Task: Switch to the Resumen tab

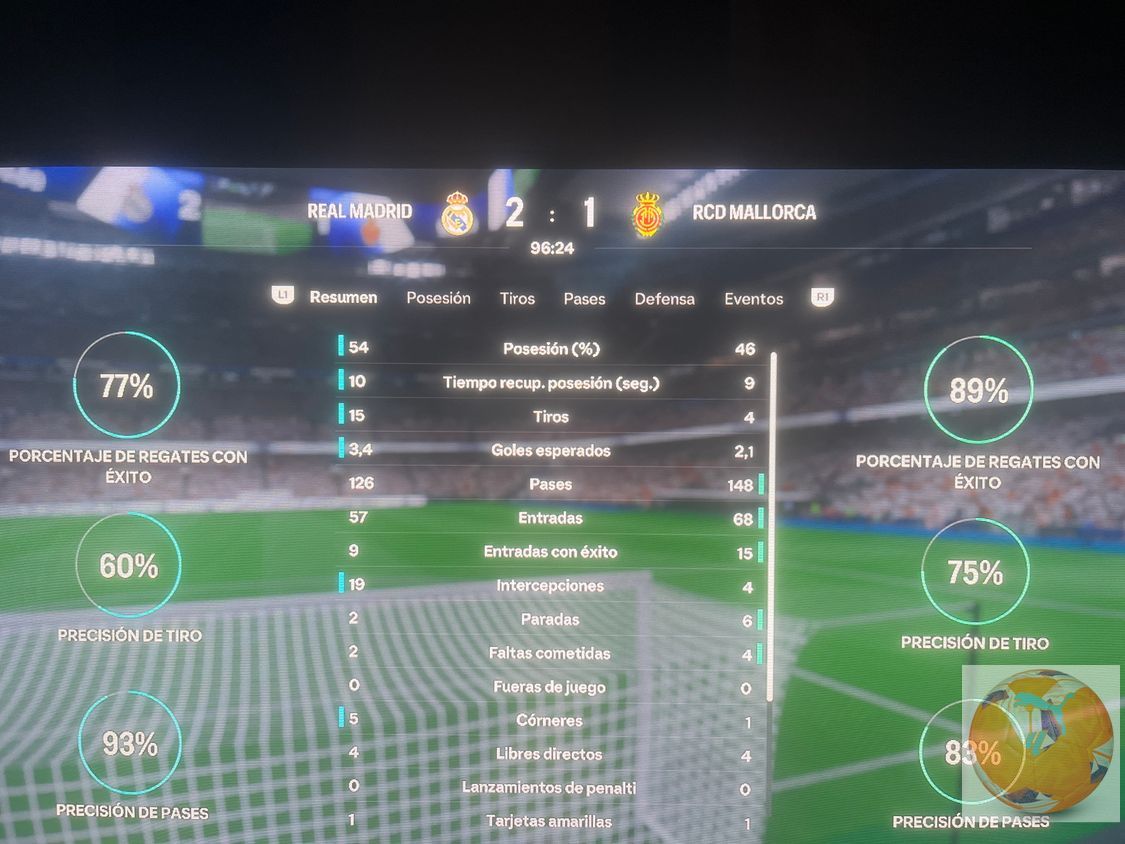Action: pyautogui.click(x=343, y=298)
